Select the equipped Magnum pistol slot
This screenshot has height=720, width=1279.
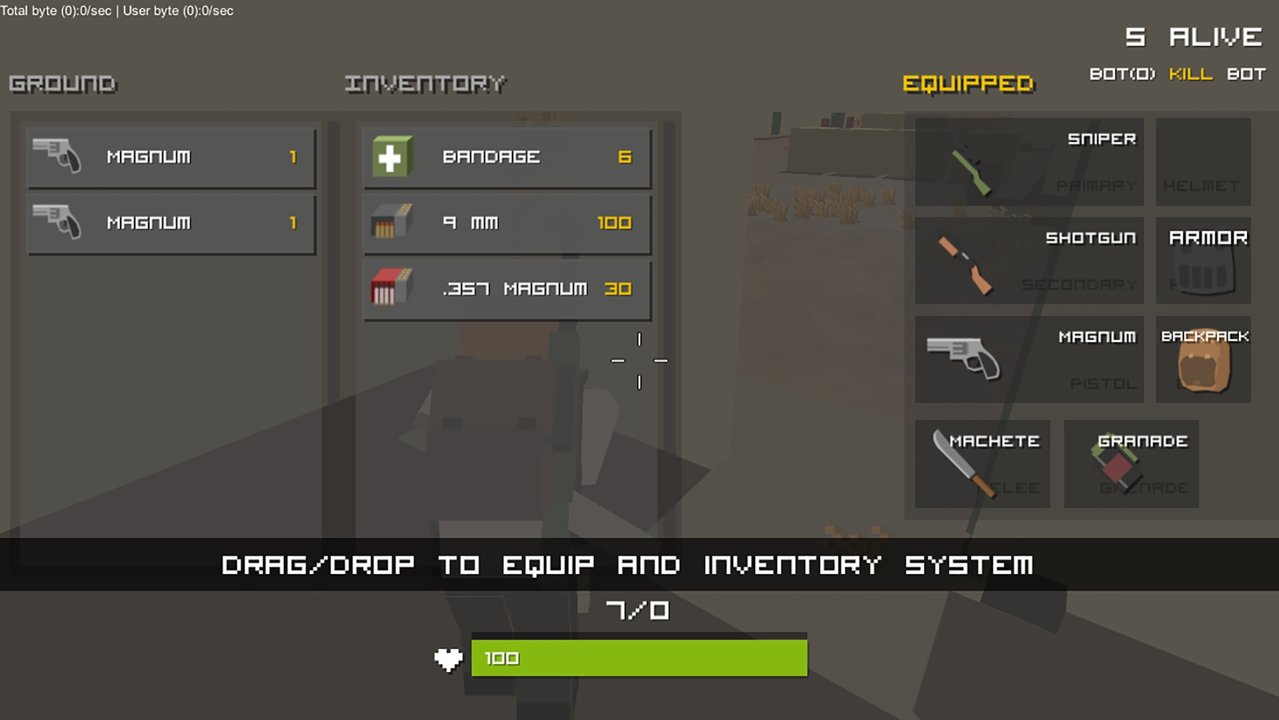pyautogui.click(x=1029, y=360)
